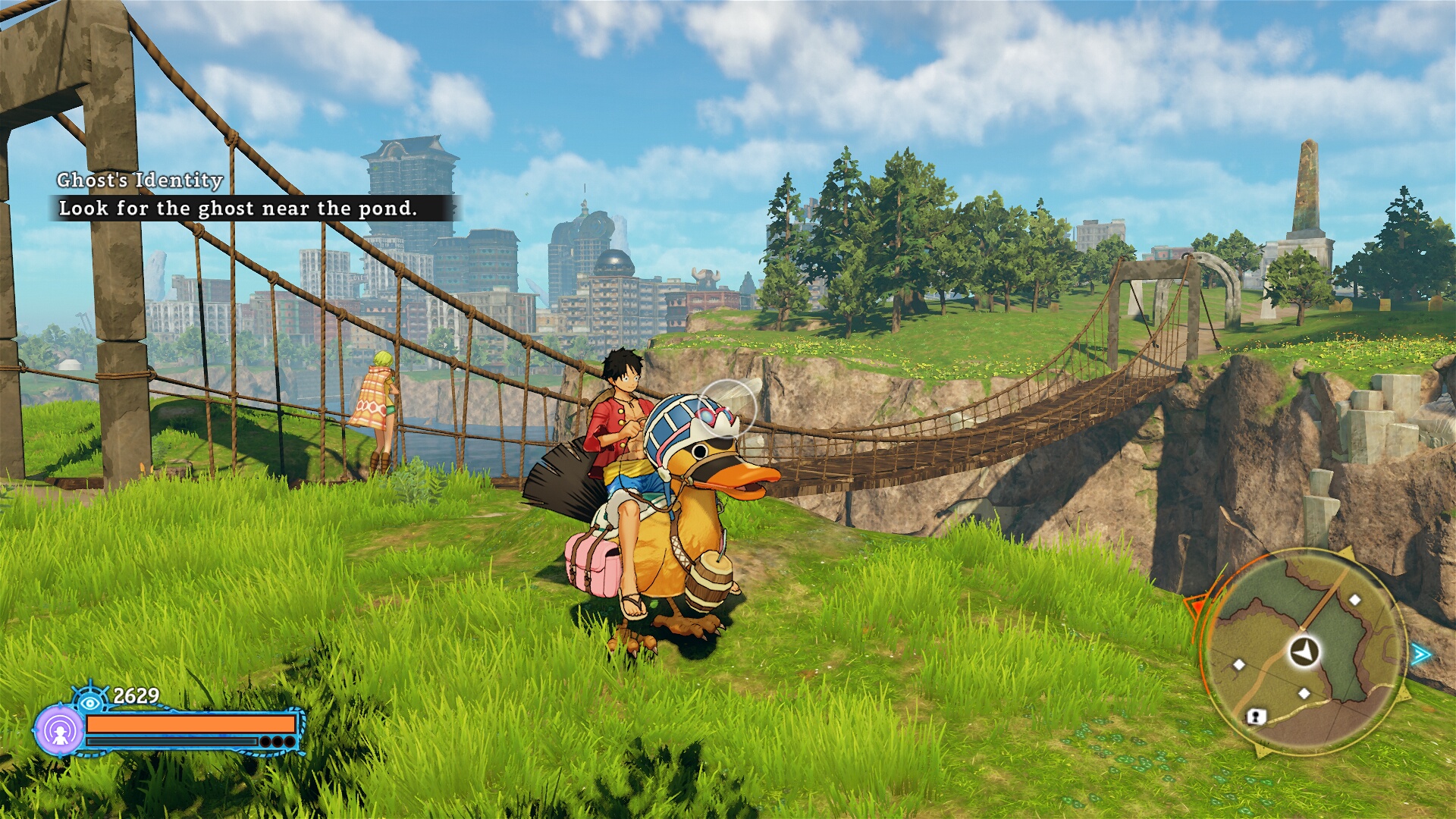This screenshot has height=819, width=1456.
Task: Select the eye icon above the health bar
Action: pyautogui.click(x=89, y=702)
